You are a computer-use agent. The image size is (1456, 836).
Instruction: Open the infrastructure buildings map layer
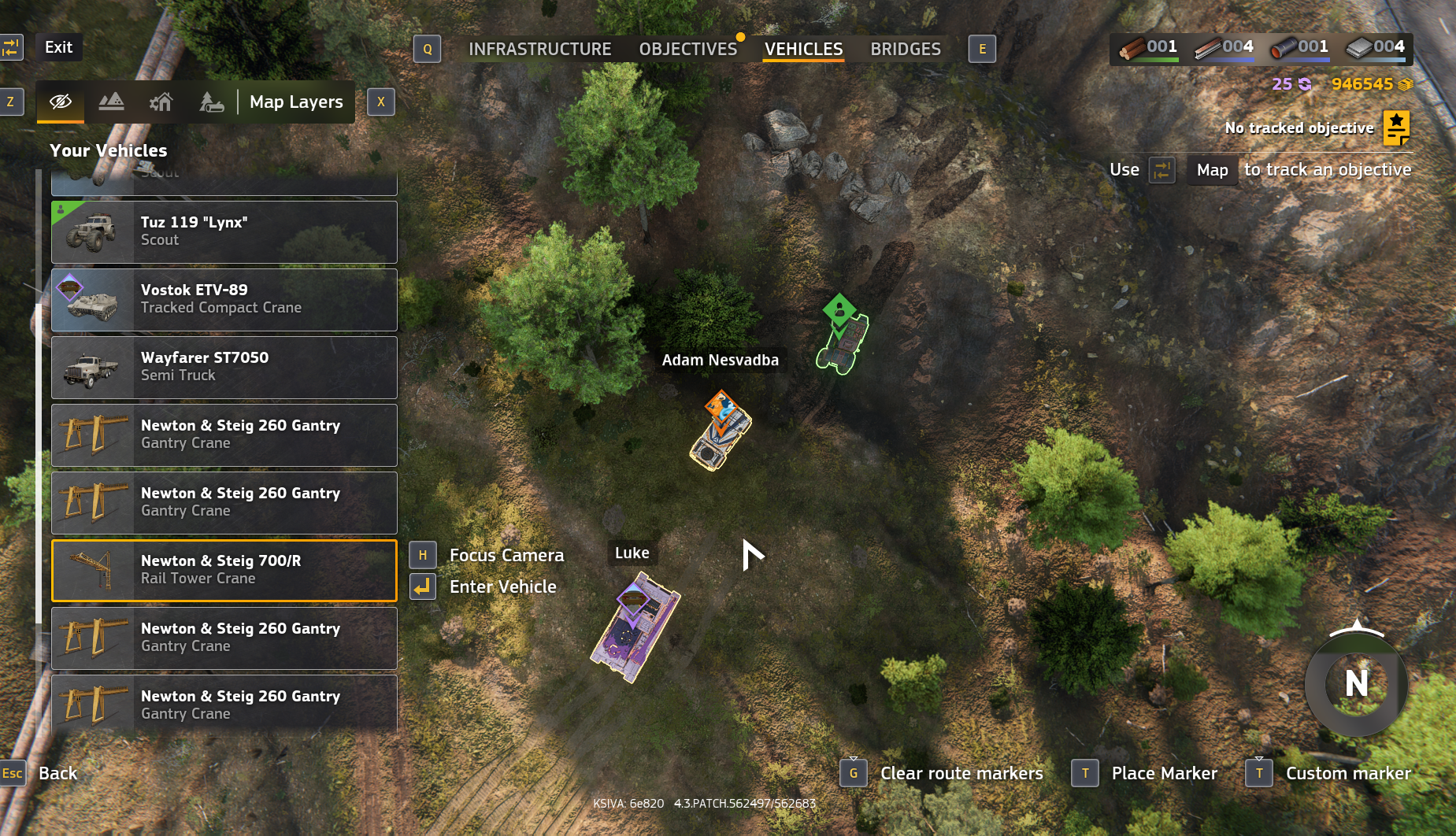[x=160, y=102]
